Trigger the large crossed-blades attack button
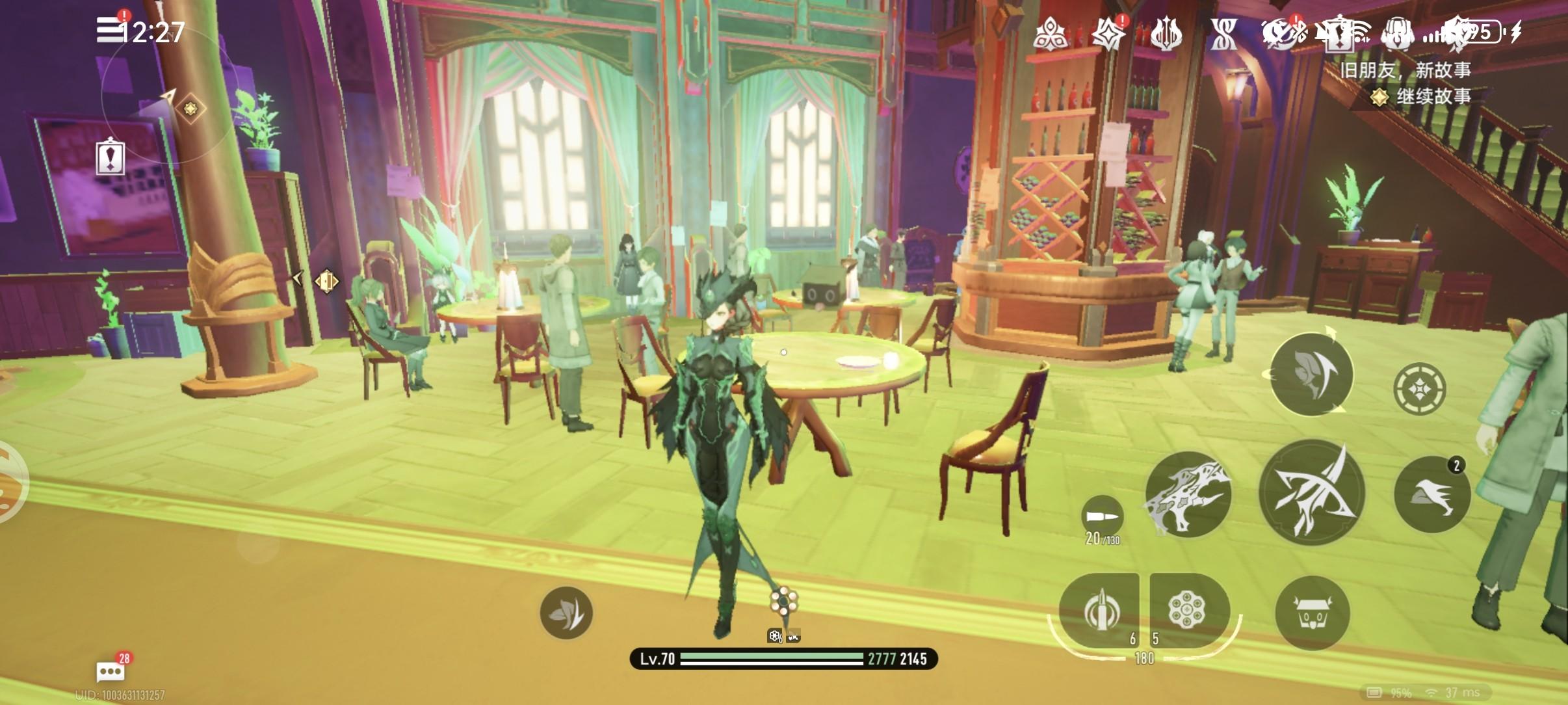The height and width of the screenshot is (705, 1568). (x=1311, y=492)
